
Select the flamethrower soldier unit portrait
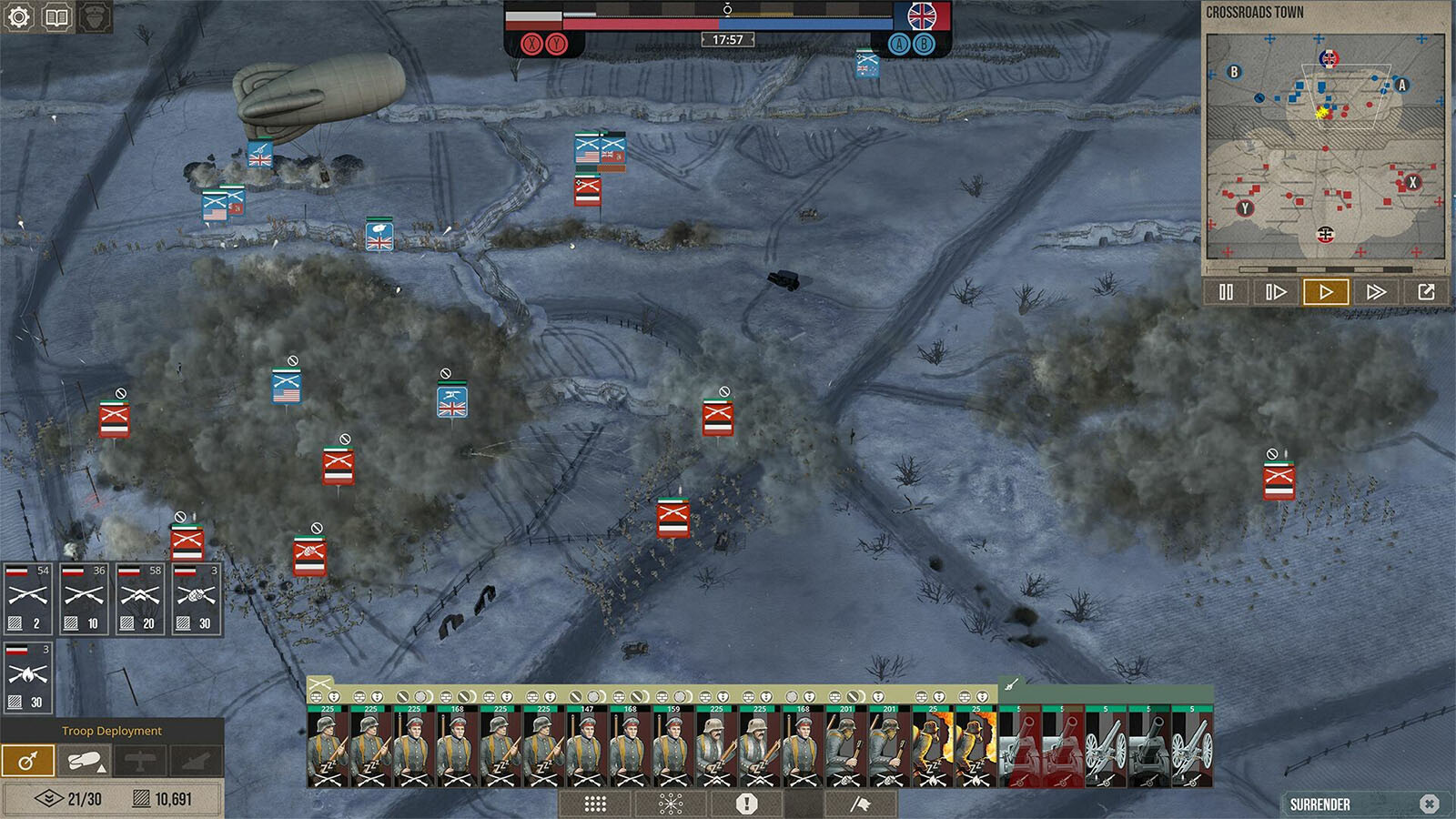(933, 746)
